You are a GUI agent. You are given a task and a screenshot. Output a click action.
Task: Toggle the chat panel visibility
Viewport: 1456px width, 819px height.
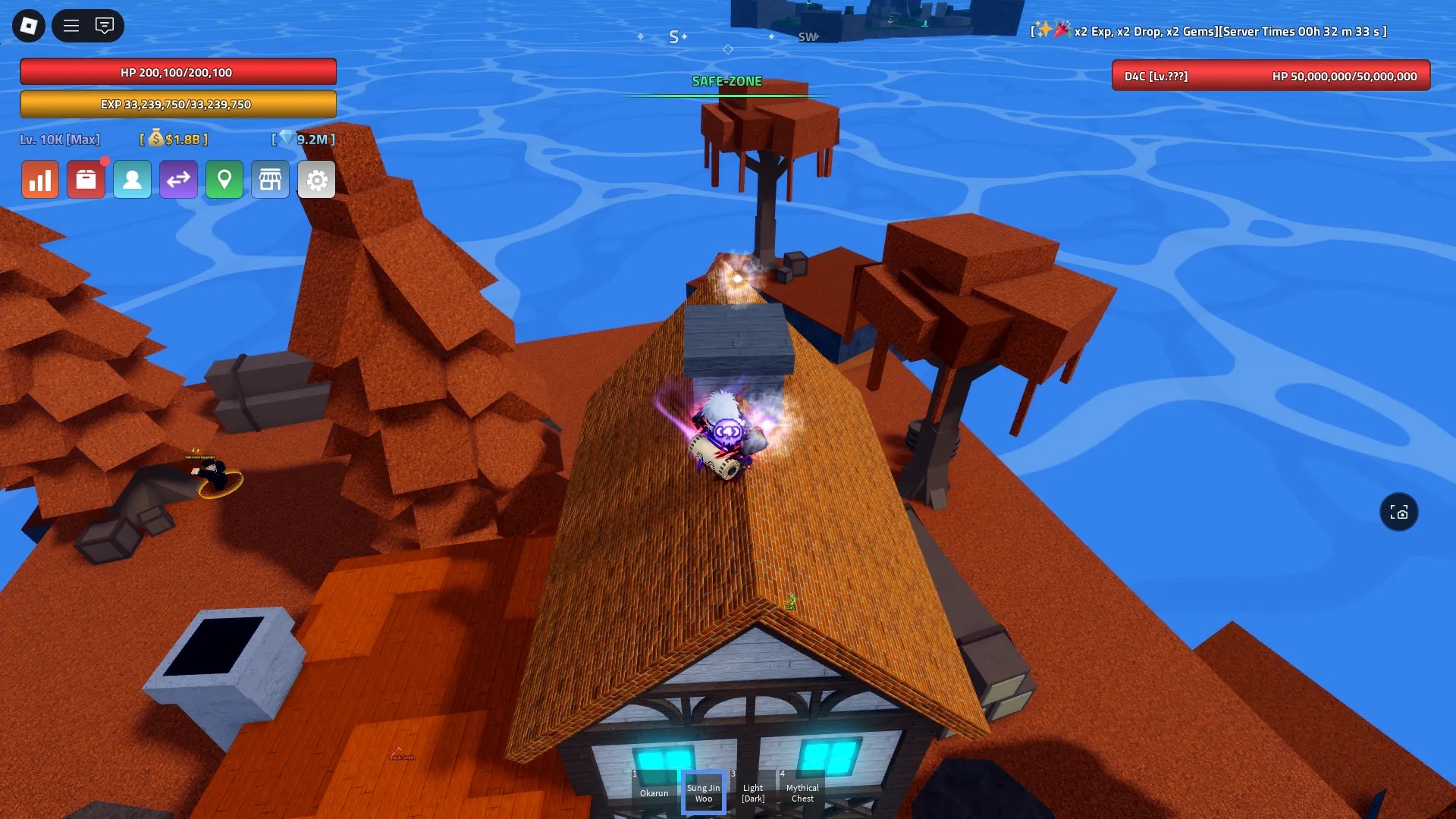[x=105, y=25]
